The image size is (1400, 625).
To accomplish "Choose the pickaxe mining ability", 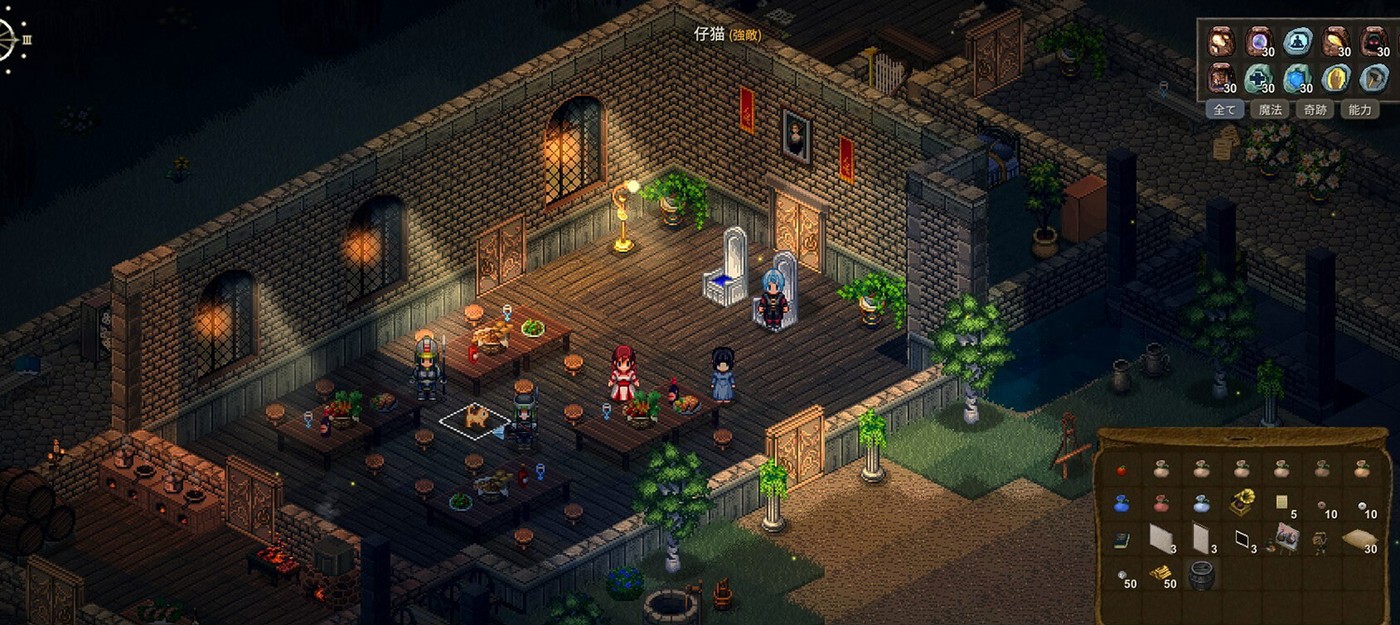I will coord(1374,78).
